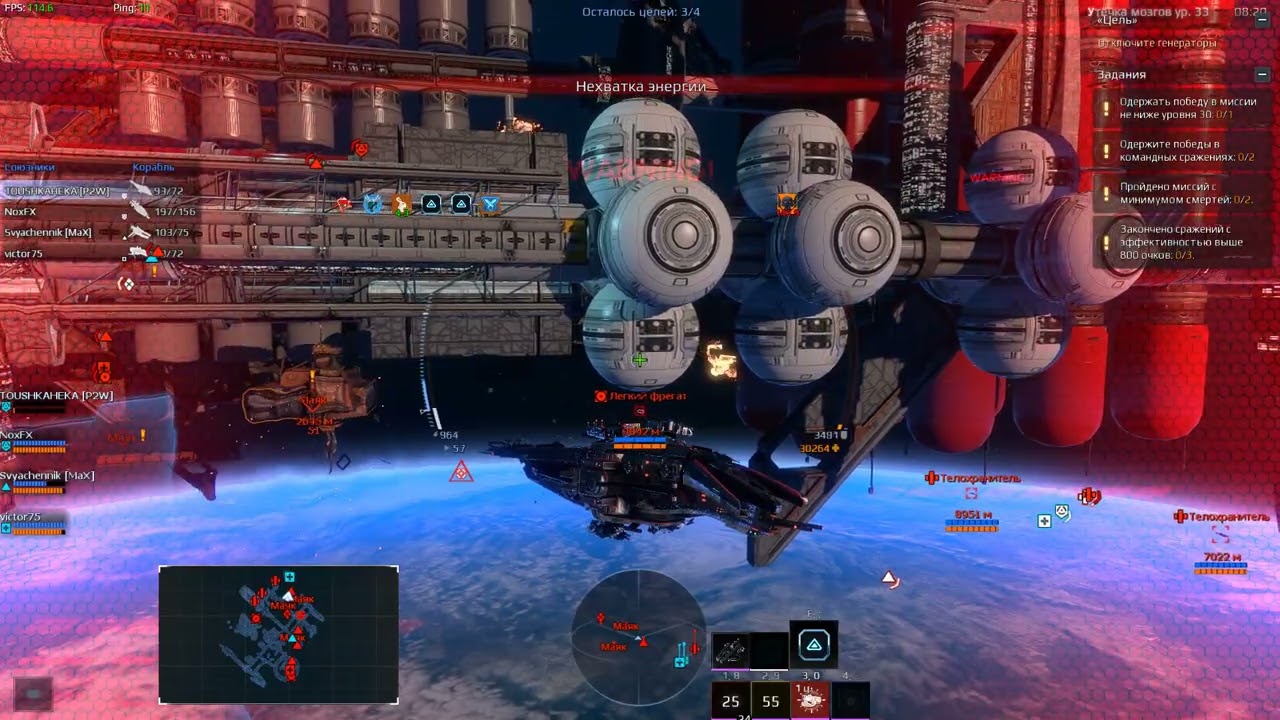1280x720 pixels.
Task: Collapse the Задания task list
Action: [1262, 75]
